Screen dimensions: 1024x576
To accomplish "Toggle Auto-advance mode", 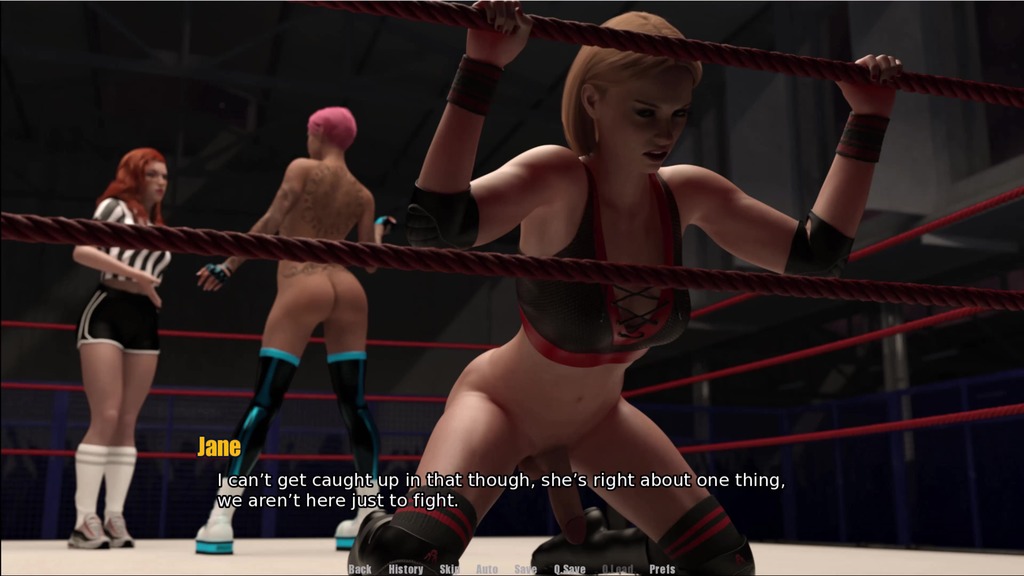I will [487, 569].
